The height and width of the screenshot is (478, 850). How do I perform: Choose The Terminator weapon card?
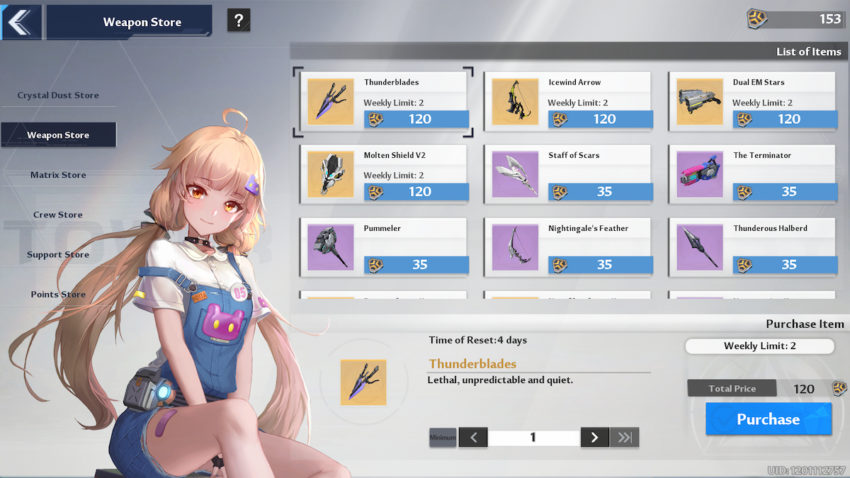752,174
